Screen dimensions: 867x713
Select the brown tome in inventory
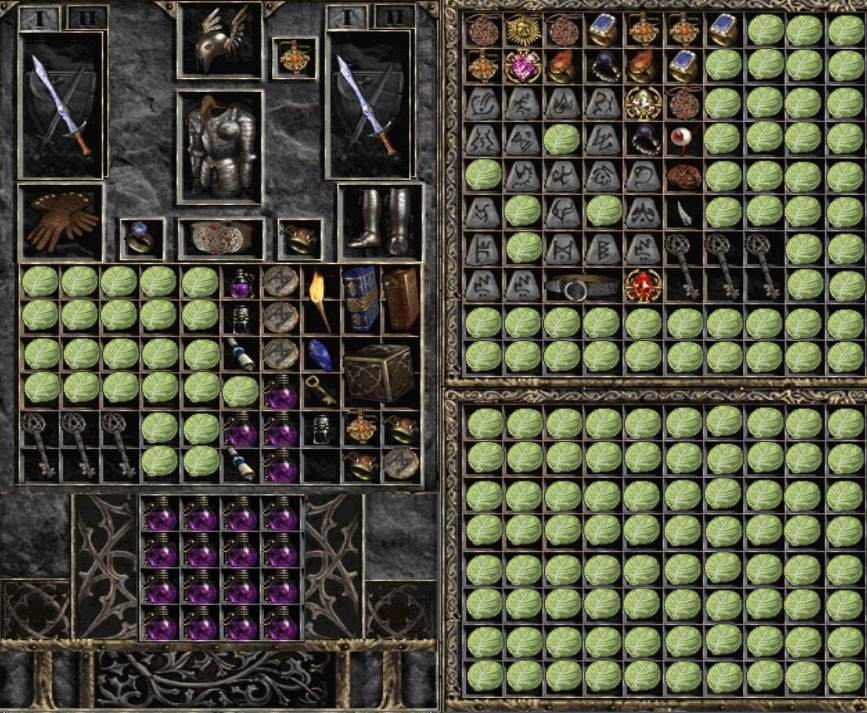tap(400, 297)
